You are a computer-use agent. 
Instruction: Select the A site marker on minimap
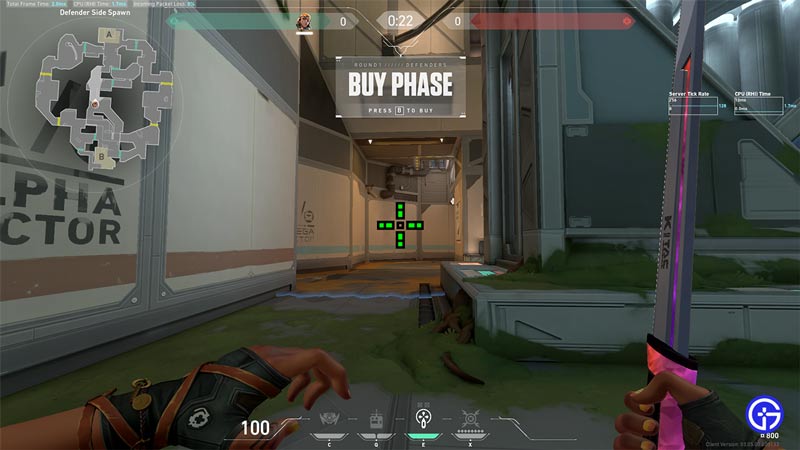tap(107, 33)
